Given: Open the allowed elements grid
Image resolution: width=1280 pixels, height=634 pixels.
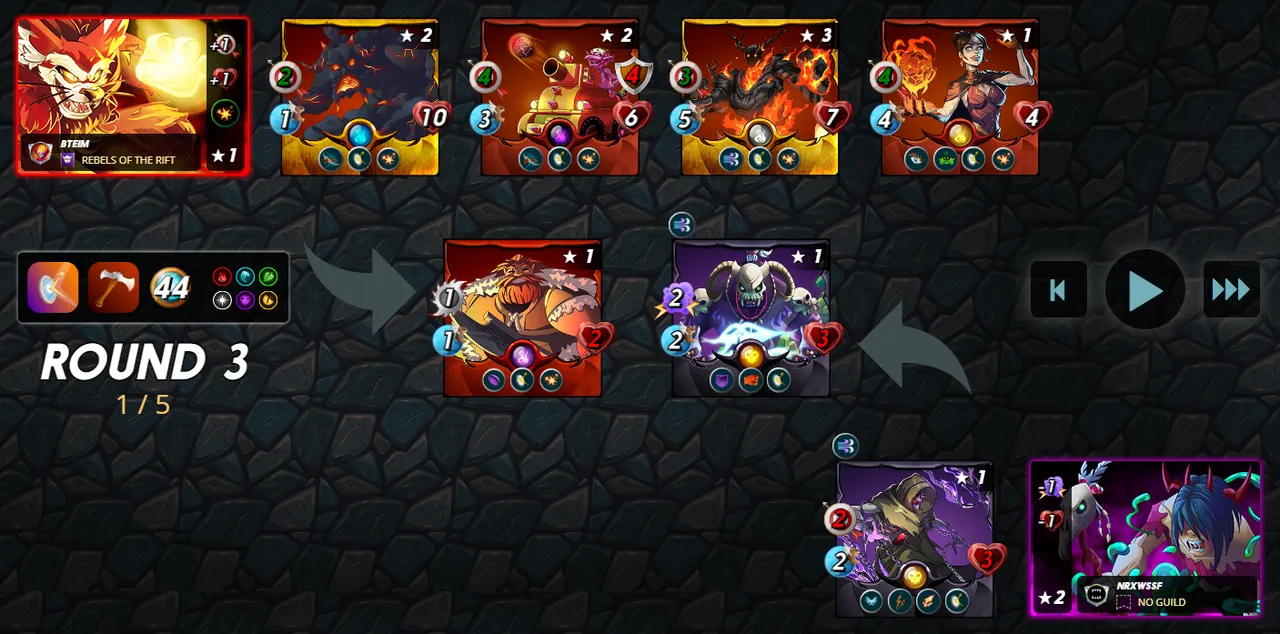Looking at the screenshot, I should pyautogui.click(x=245, y=287).
